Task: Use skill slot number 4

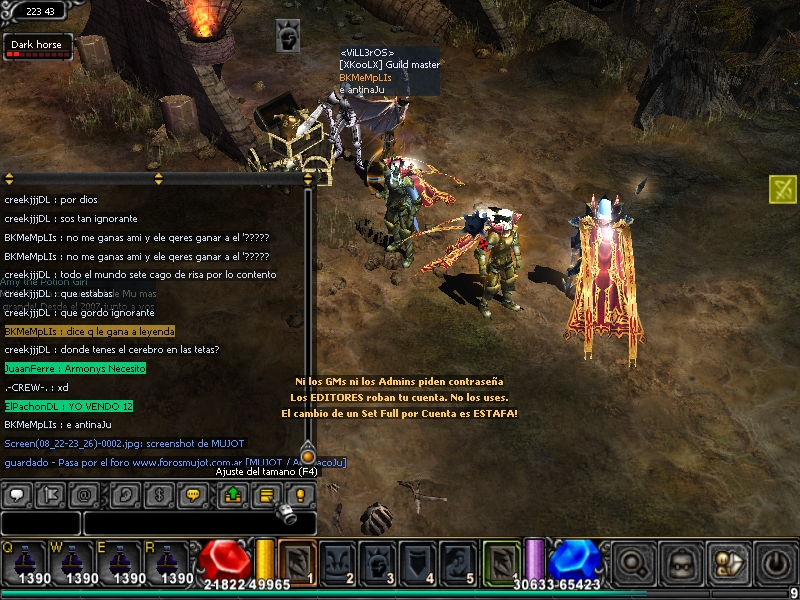Action: click(417, 562)
